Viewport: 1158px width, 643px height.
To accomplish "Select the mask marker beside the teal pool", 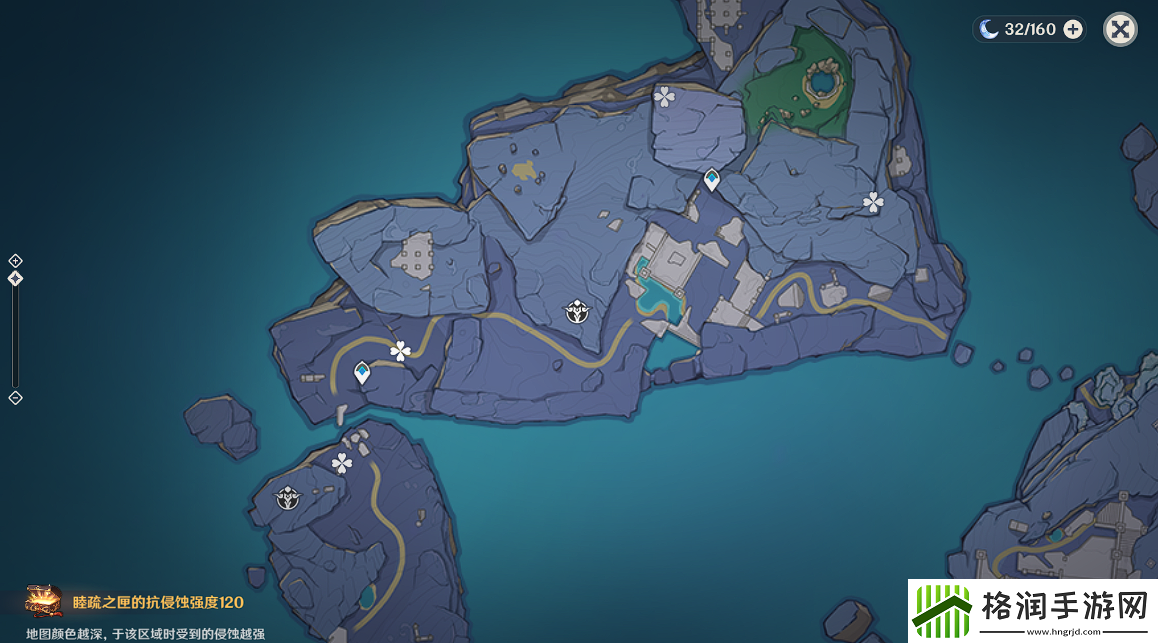I will 577,312.
